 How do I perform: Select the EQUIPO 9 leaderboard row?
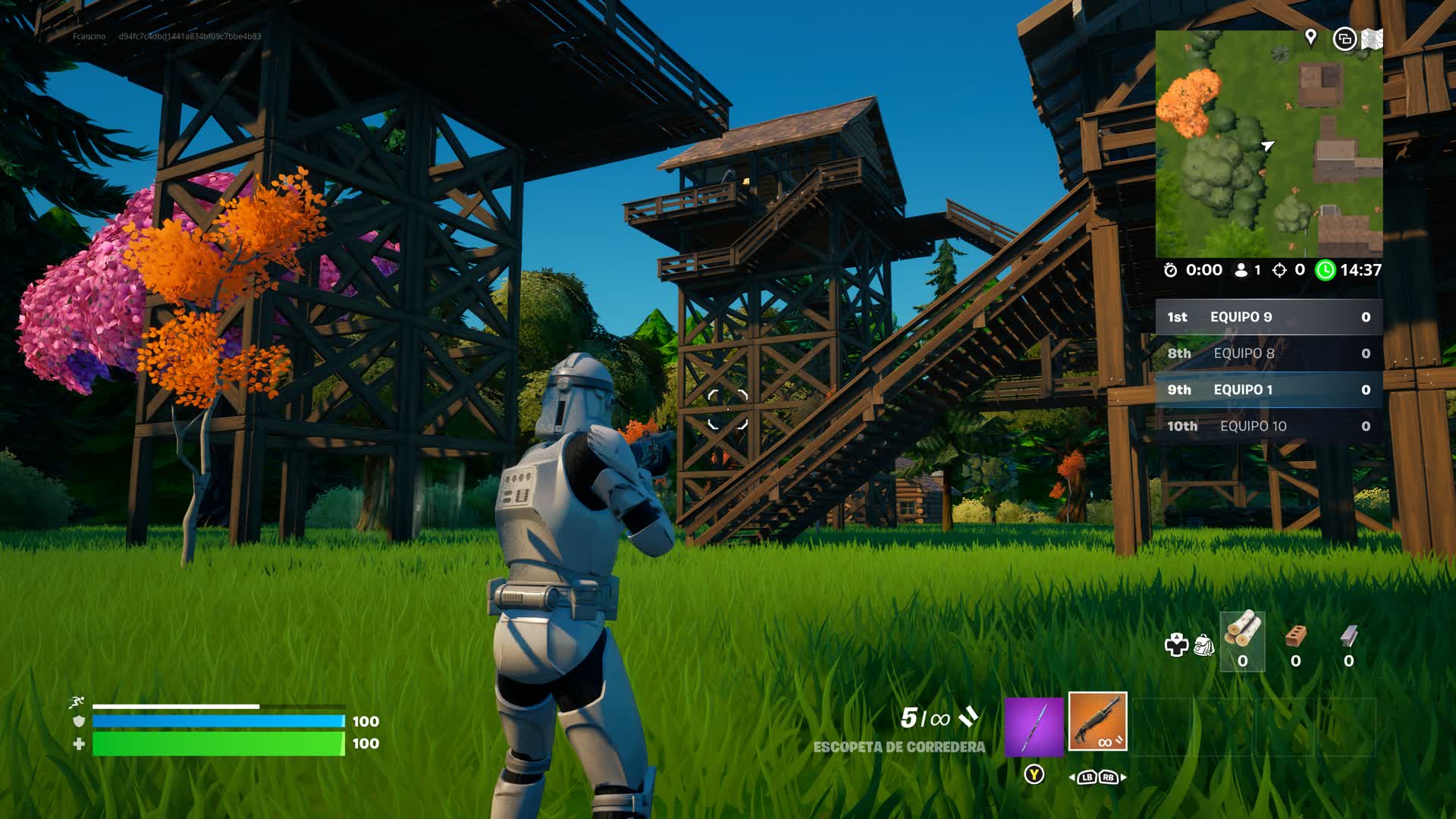click(1269, 317)
